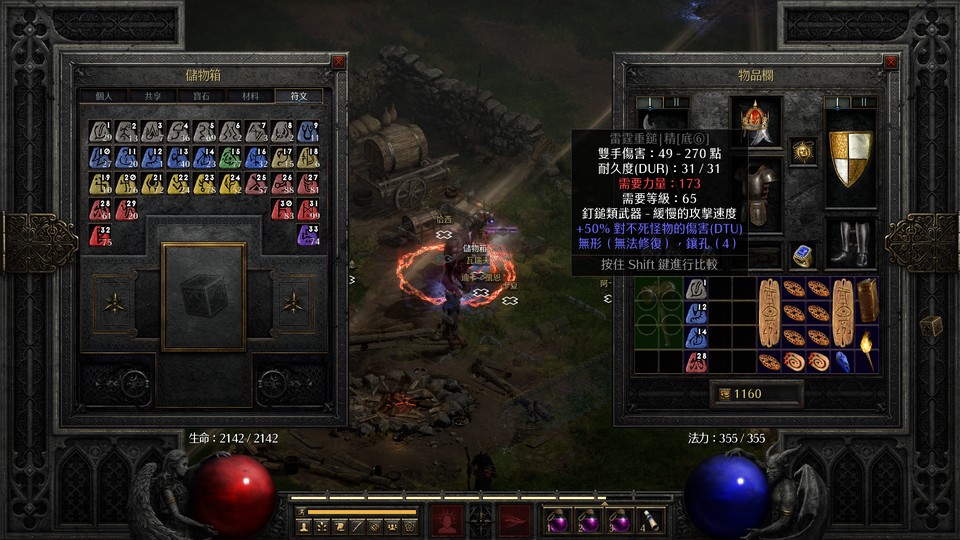Pick the purple rune number 33
Screen dimensions: 960x540
[308, 236]
